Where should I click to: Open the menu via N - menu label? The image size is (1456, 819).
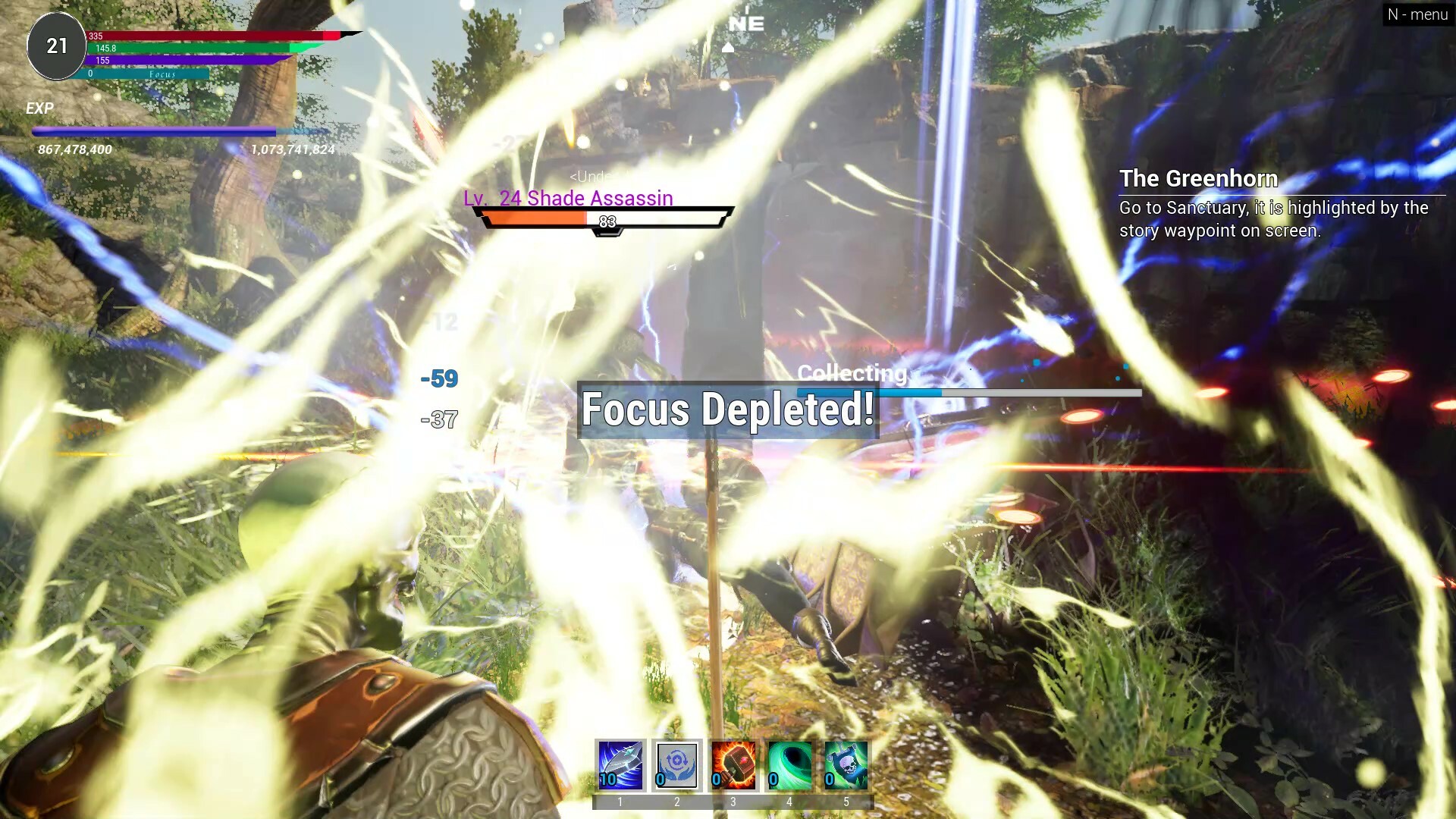coord(1417,14)
